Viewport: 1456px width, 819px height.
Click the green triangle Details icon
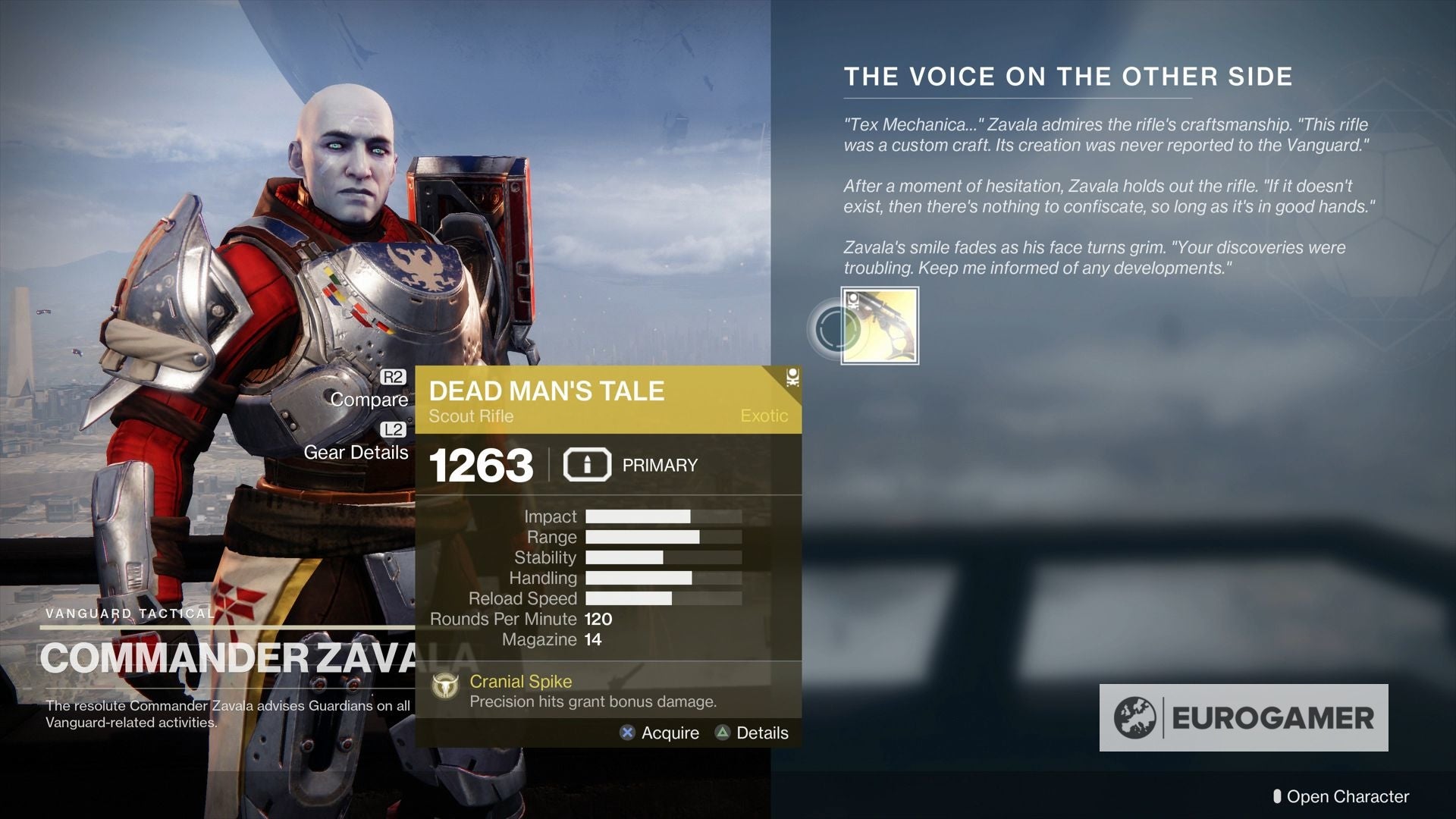pyautogui.click(x=723, y=733)
